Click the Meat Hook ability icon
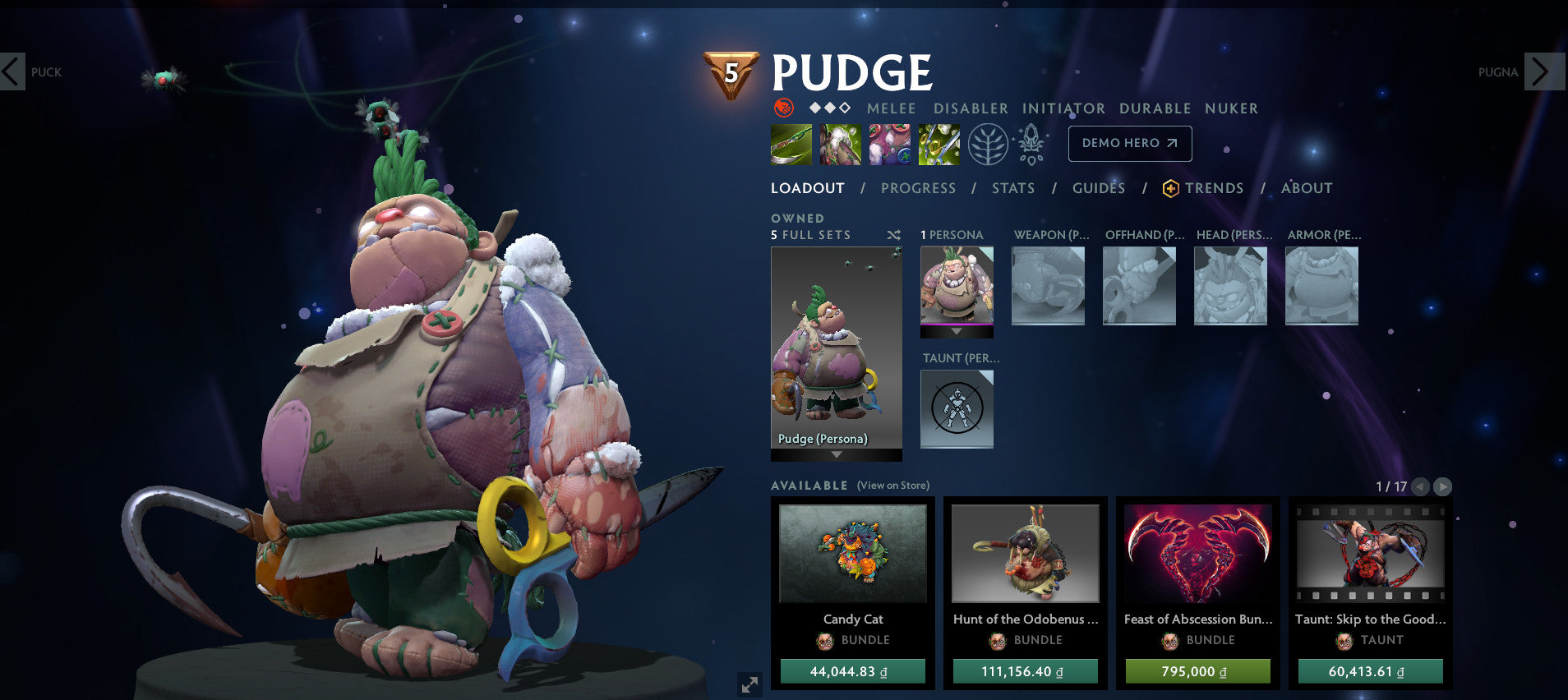The width and height of the screenshot is (1568, 700). pos(791,143)
